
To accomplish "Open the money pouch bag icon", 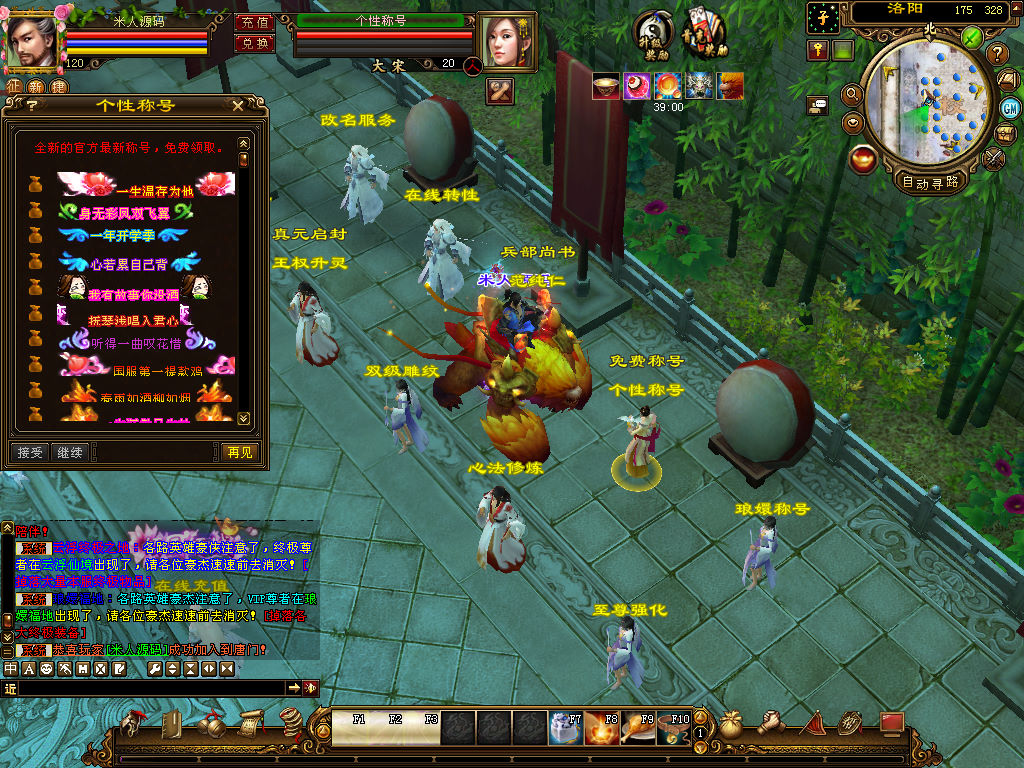I will point(731,725).
